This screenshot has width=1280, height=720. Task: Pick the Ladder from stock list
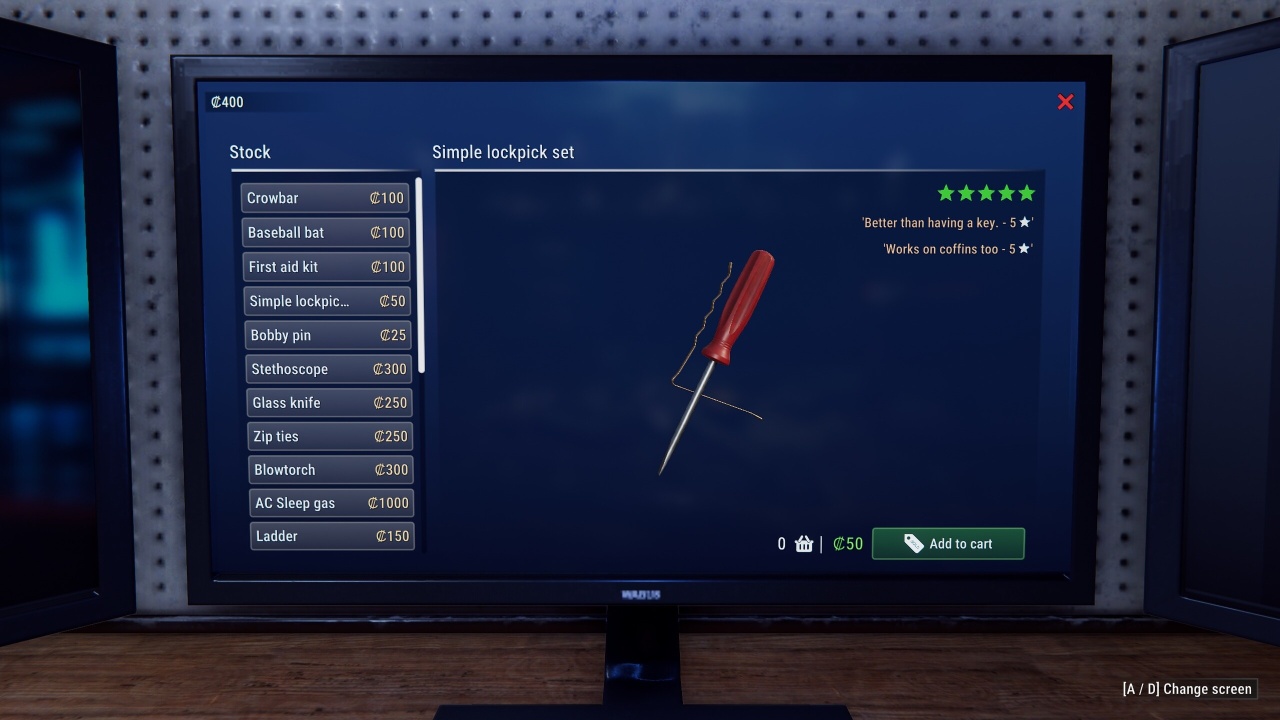[x=332, y=536]
